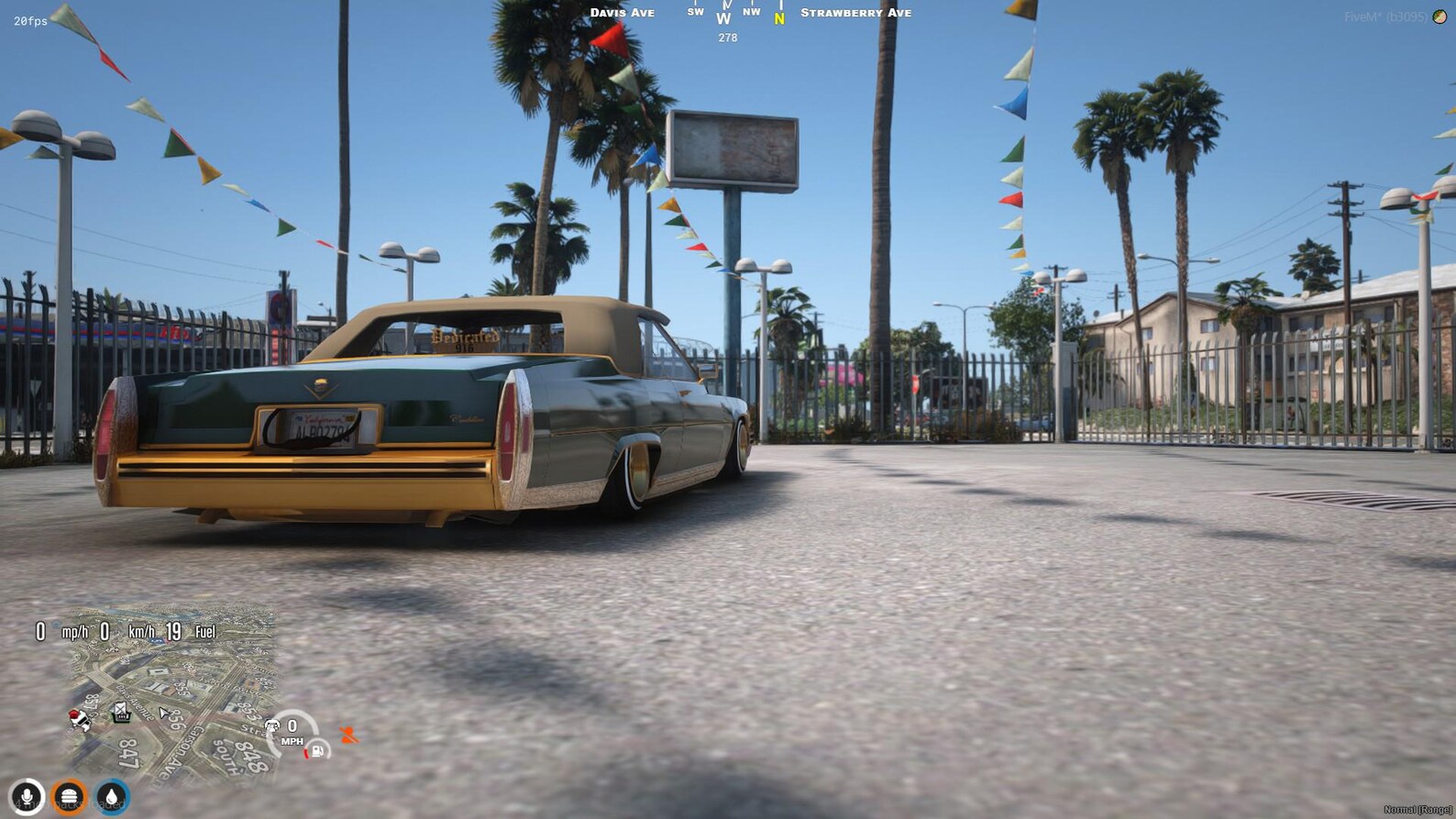Screen dimensions: 1456x819
Task: Click the red fuel level arc on the gauge
Action: tap(305, 753)
